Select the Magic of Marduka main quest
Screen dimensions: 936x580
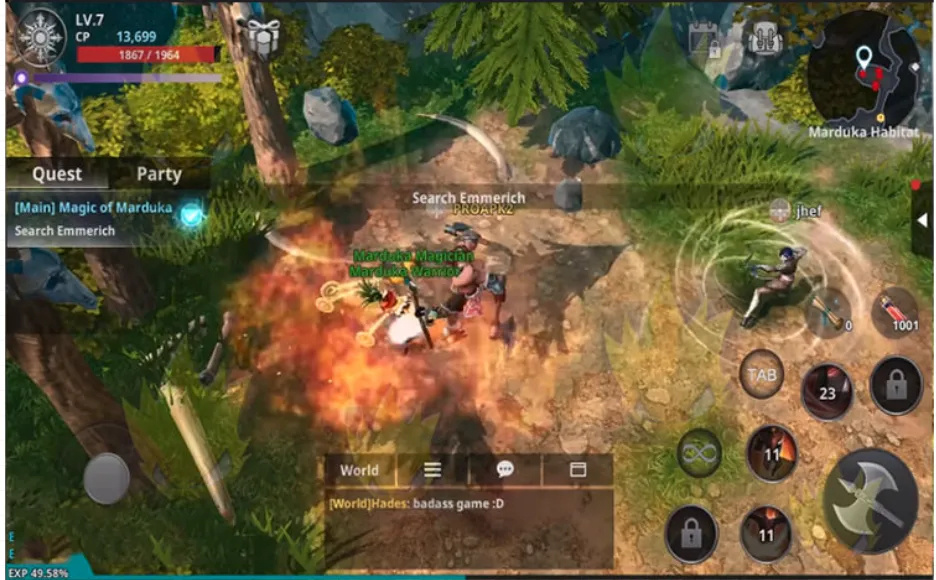[94, 208]
